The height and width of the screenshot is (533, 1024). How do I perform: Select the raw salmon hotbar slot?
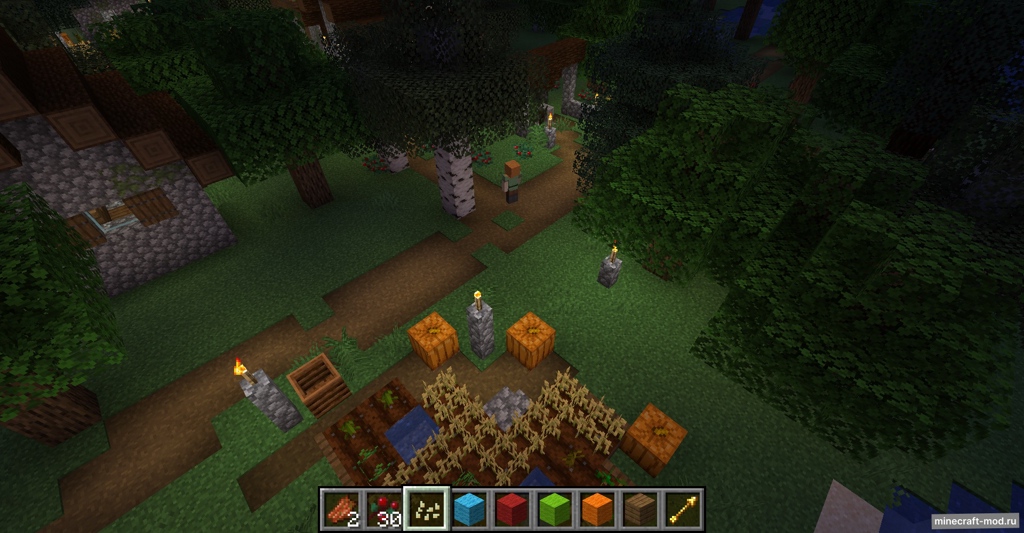341,510
